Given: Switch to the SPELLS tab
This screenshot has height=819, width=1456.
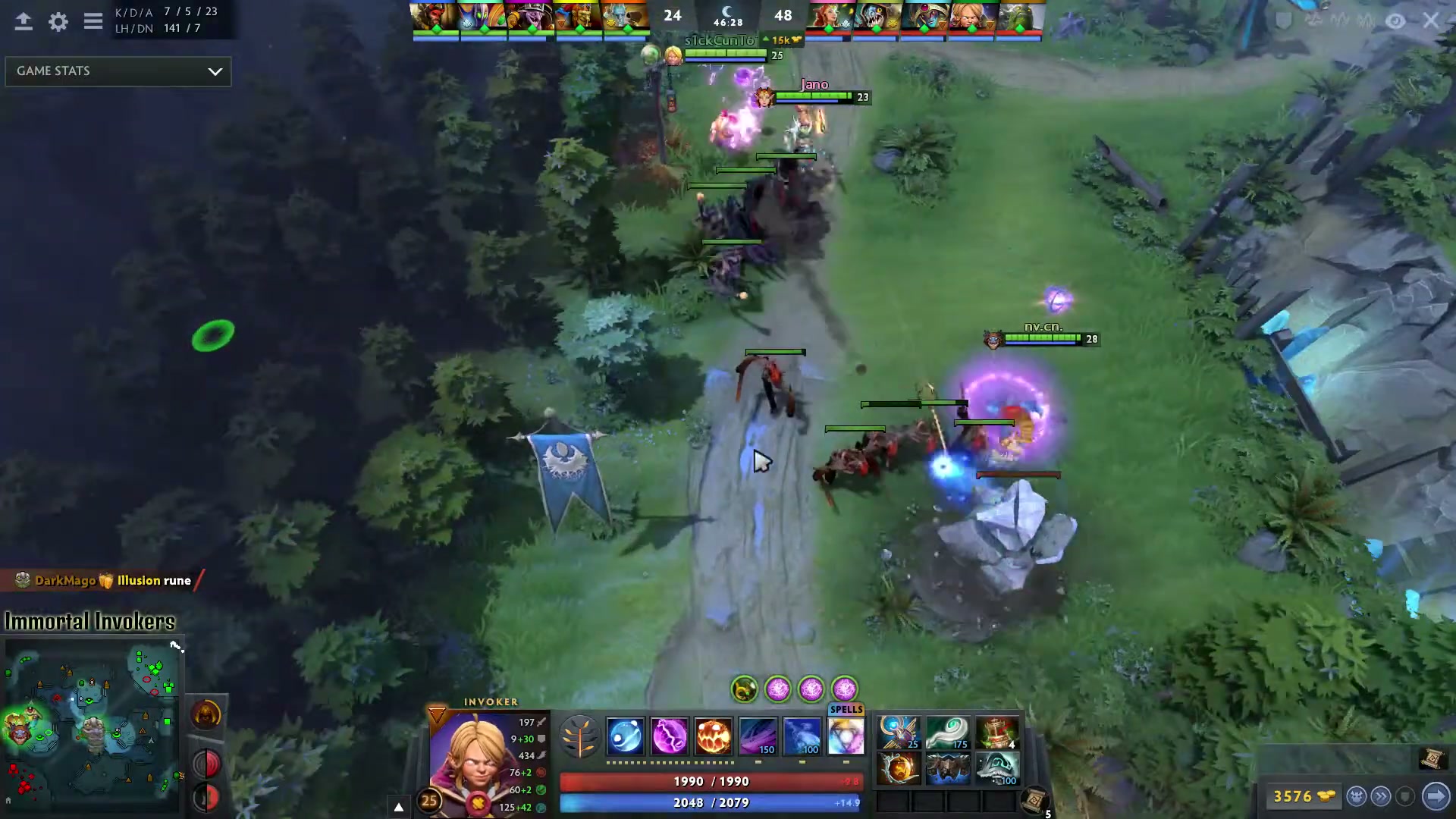Looking at the screenshot, I should (x=845, y=709).
